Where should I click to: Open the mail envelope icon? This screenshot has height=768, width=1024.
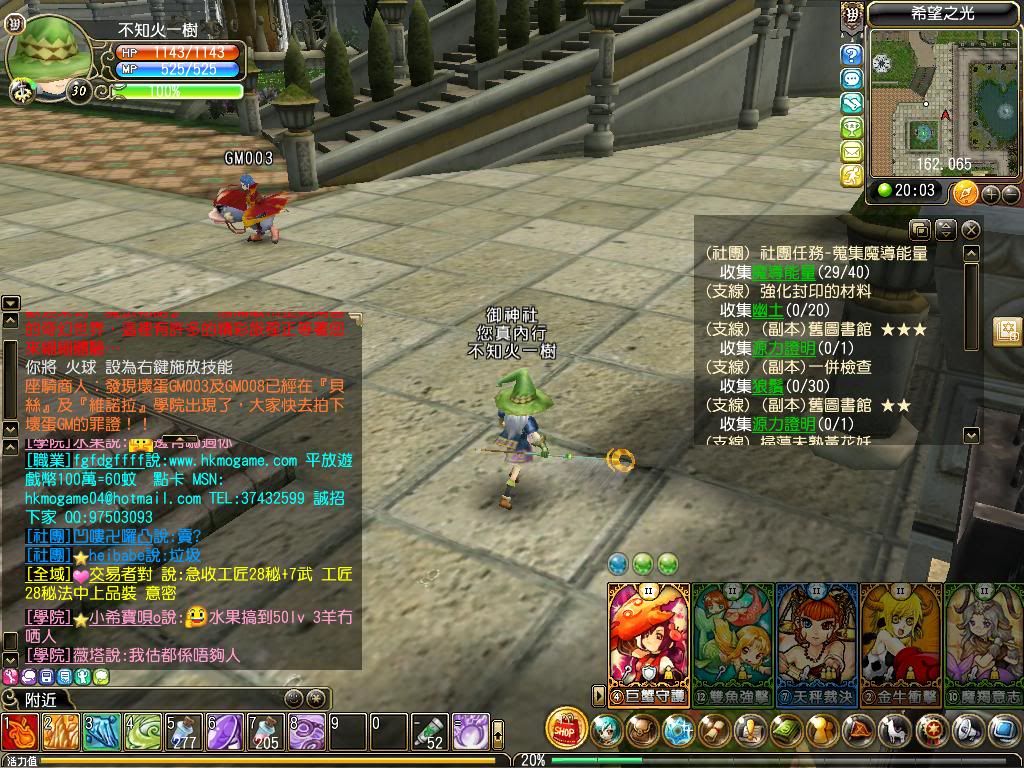(851, 152)
